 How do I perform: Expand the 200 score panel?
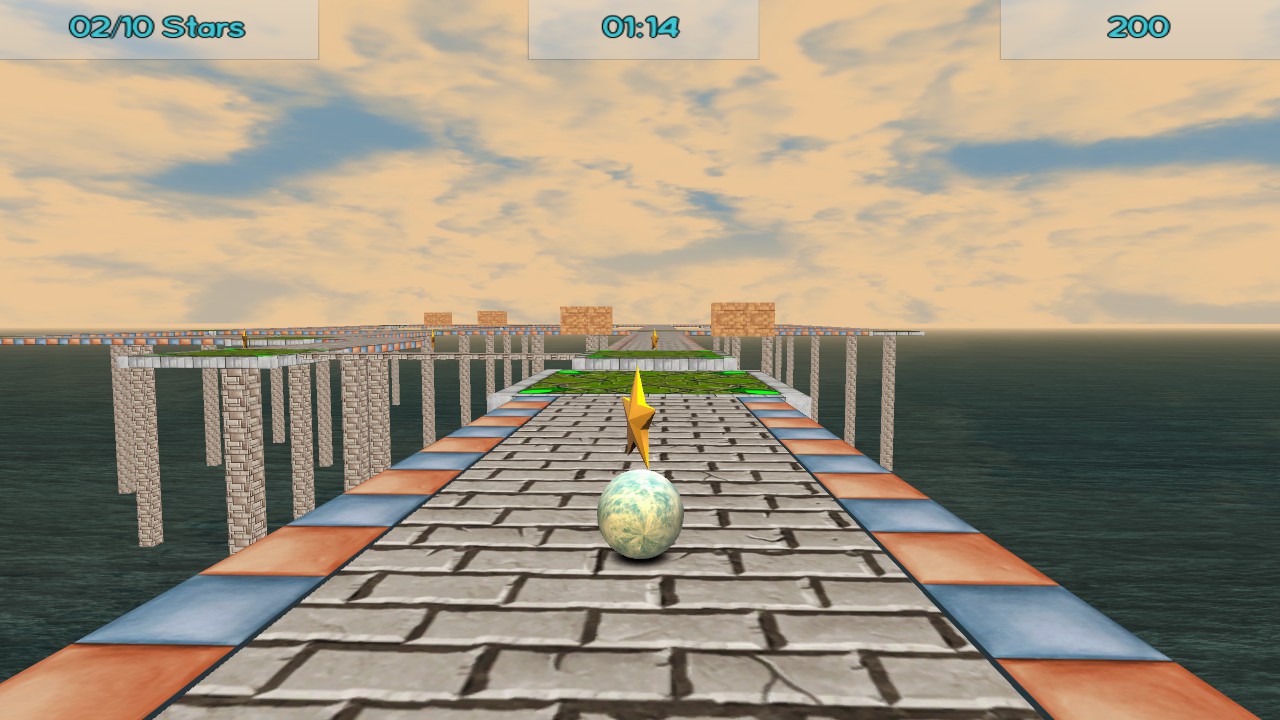pyautogui.click(x=1140, y=27)
